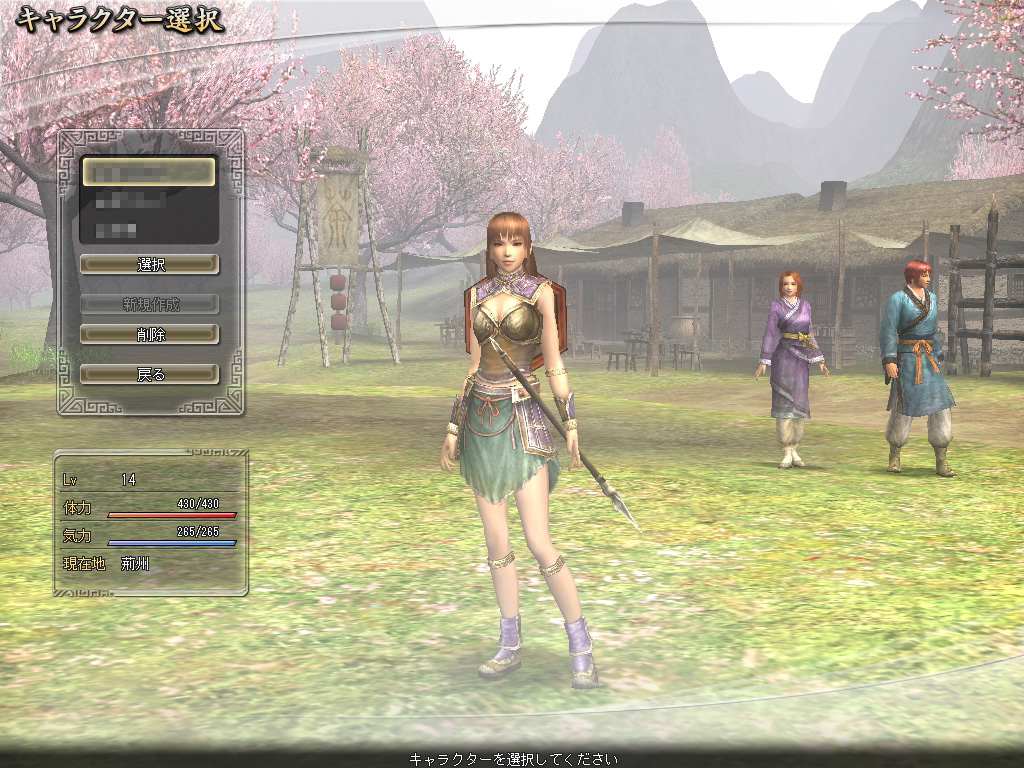This screenshot has width=1024, height=768.
Task: Go back with the 戻る button
Action: pos(149,374)
